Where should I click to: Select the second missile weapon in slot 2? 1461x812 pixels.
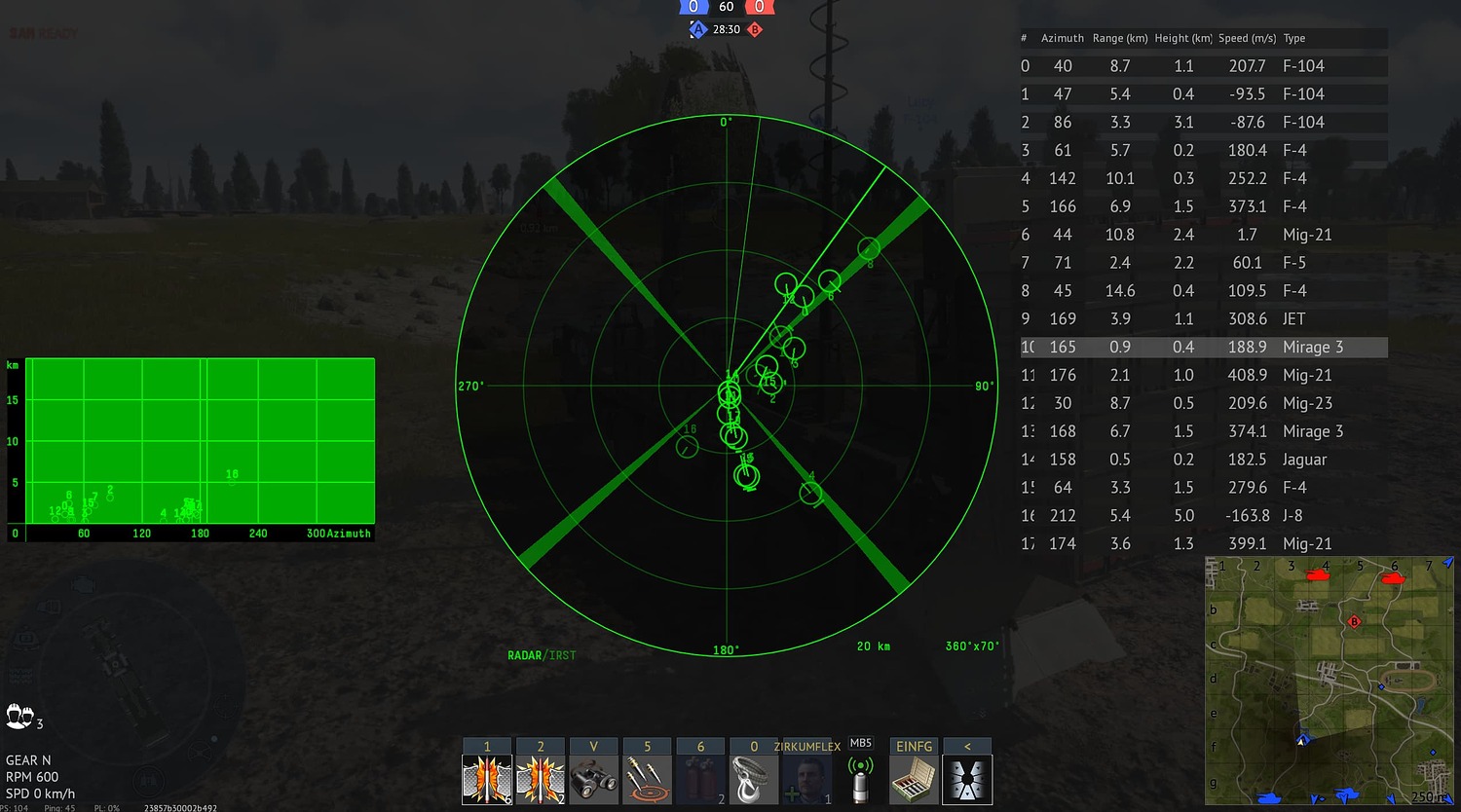point(541,776)
